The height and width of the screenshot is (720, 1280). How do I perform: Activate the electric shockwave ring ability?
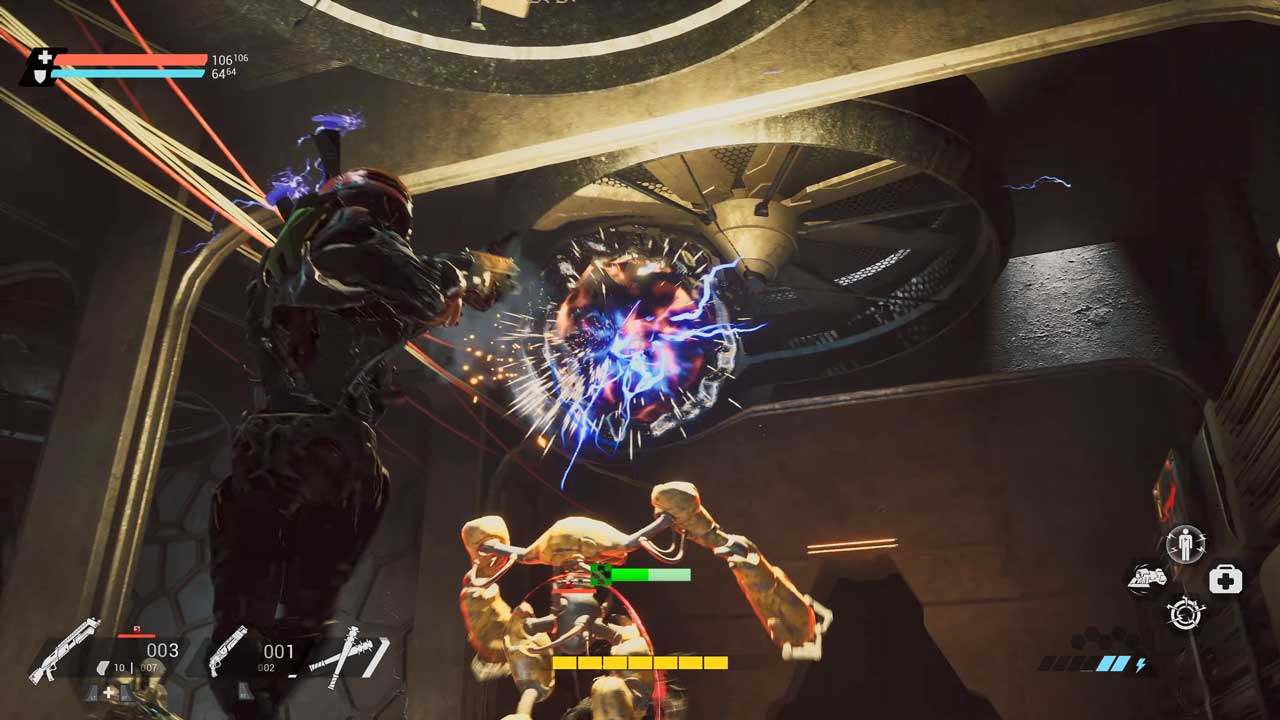1185,612
